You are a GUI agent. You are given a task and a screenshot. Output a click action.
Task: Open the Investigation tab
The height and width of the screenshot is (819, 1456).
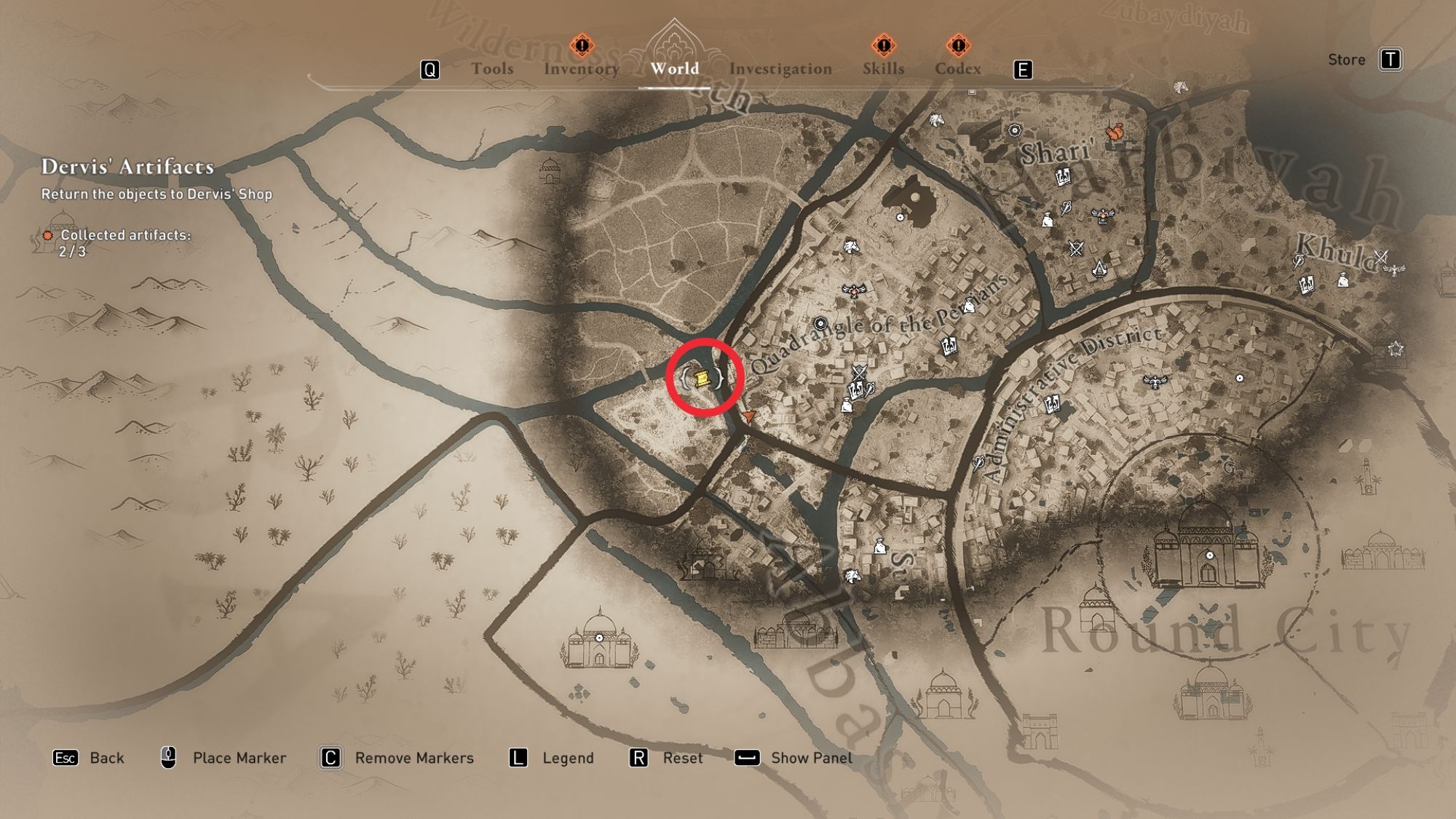click(x=778, y=69)
